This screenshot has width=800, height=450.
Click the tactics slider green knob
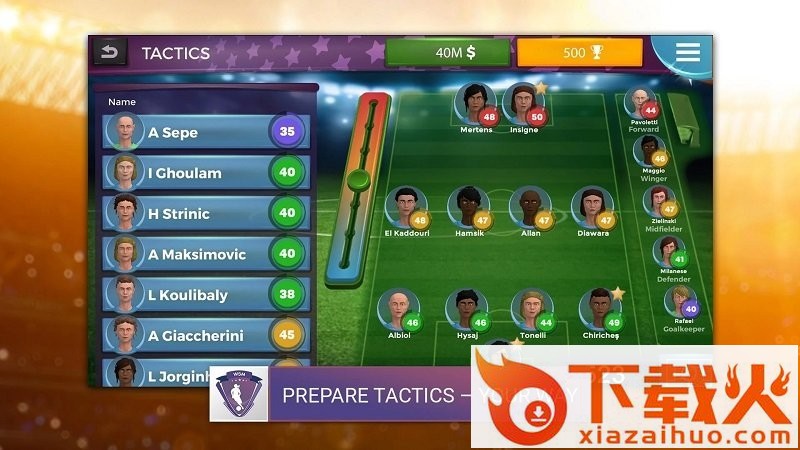(x=357, y=180)
